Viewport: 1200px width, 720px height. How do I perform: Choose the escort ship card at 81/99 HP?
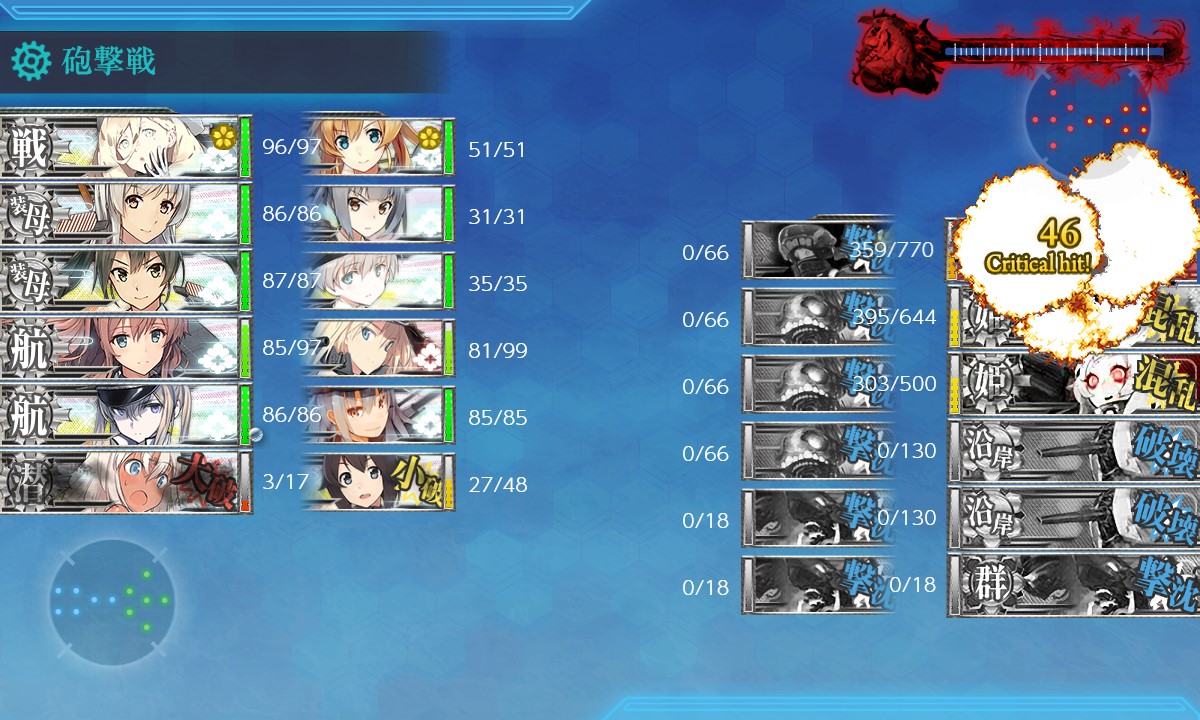pos(378,349)
